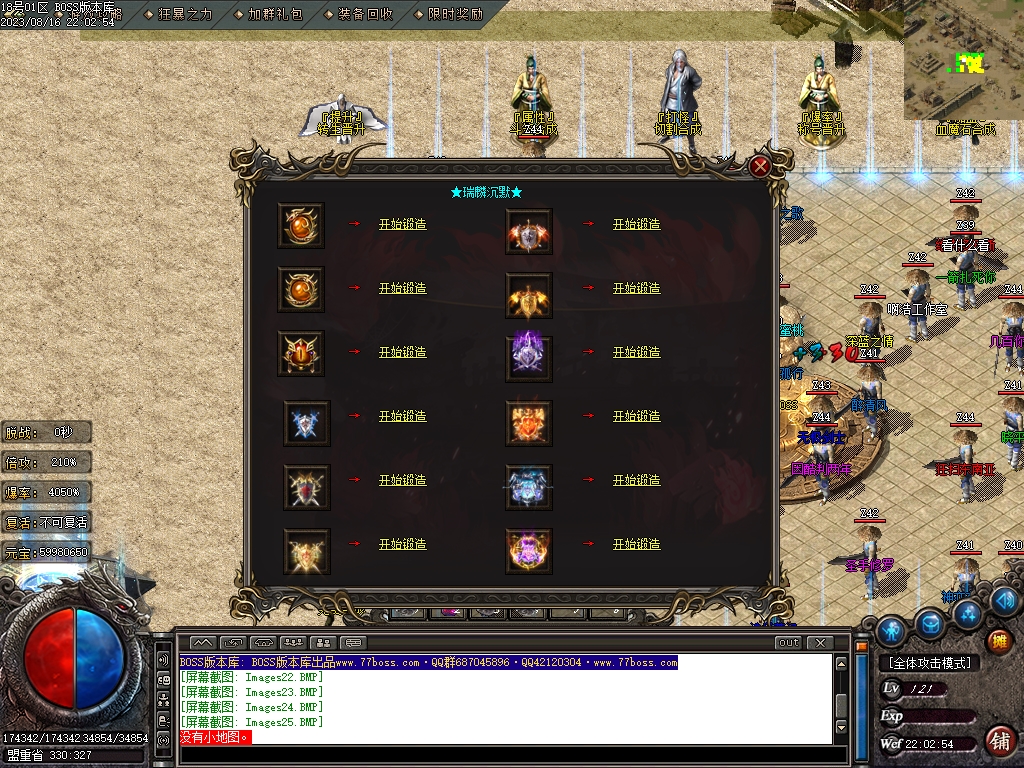Open the minimap in the top-right corner
The height and width of the screenshot is (768, 1024).
[x=963, y=60]
